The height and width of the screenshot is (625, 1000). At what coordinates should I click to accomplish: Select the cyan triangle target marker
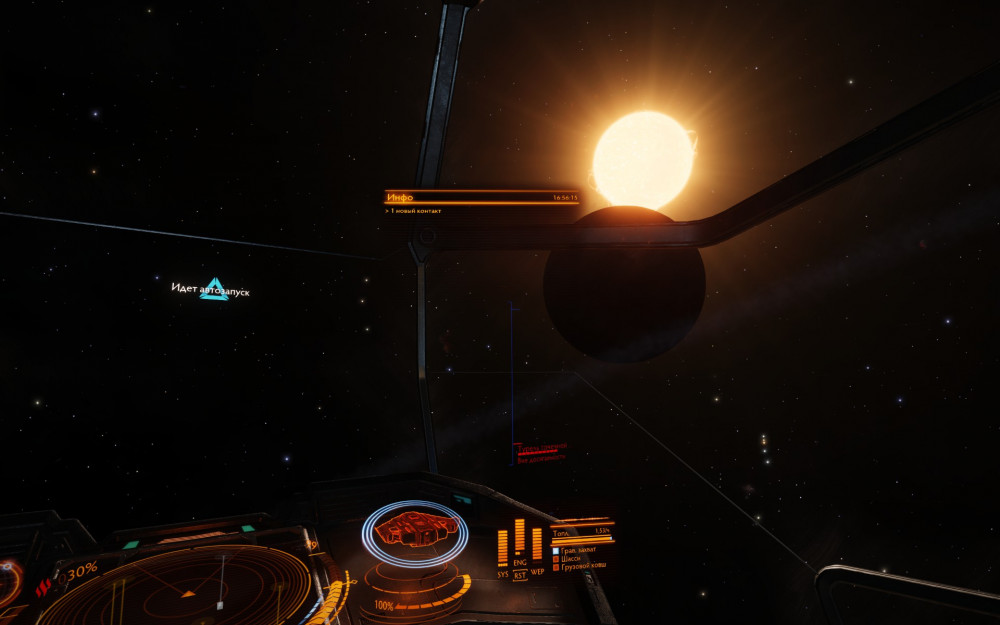click(214, 289)
